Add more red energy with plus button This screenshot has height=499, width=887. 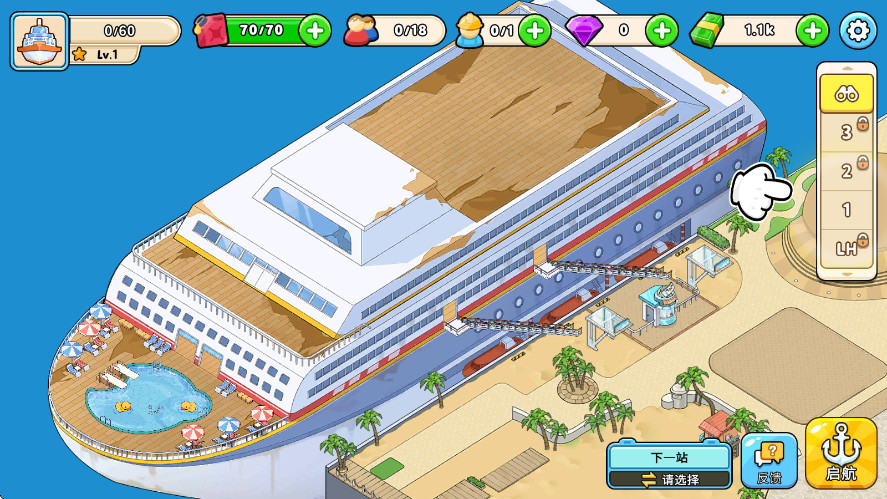pyautogui.click(x=314, y=31)
